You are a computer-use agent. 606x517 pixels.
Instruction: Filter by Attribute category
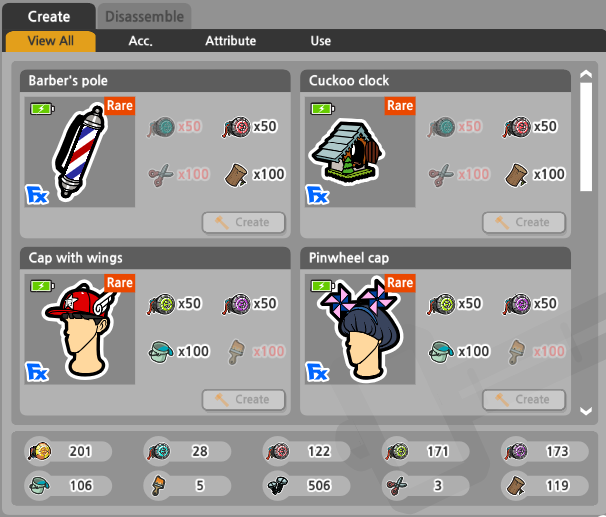coord(230,41)
